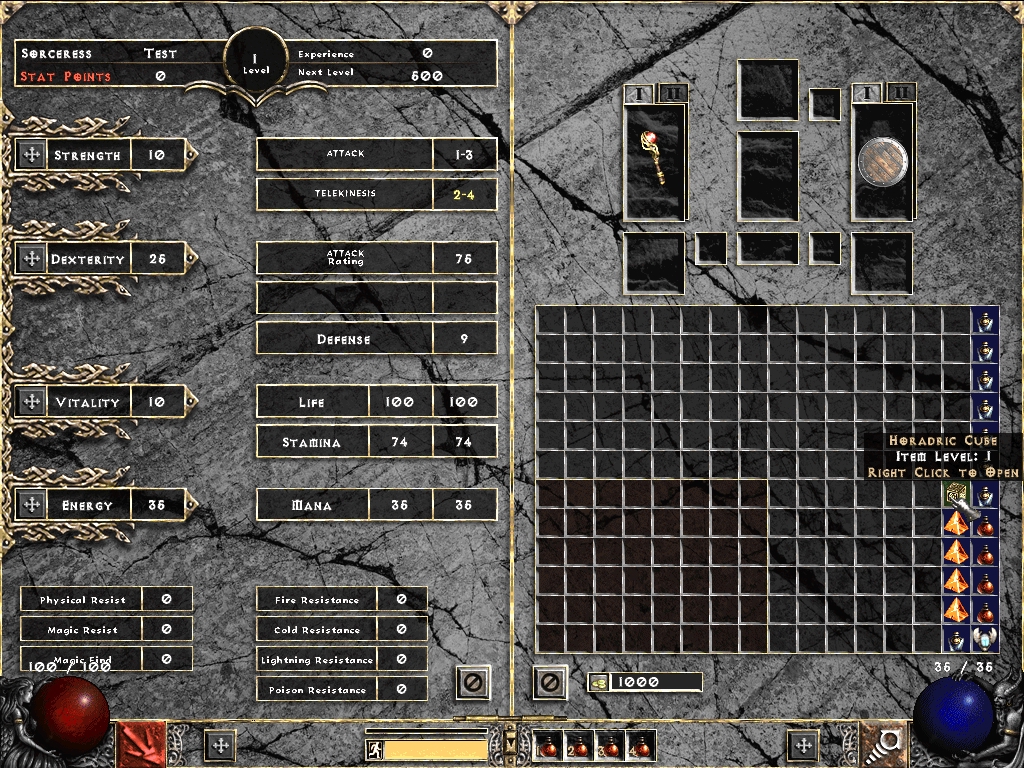Switch to weapon set II above the scepter

click(673, 93)
